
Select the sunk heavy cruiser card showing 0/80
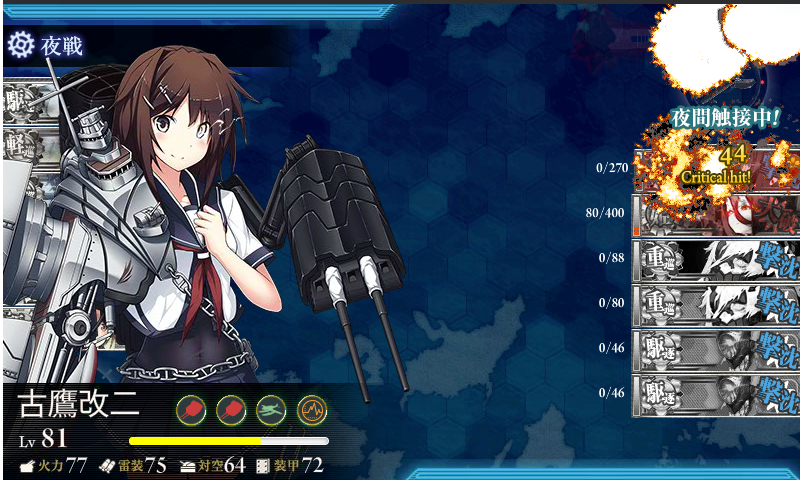716,304
